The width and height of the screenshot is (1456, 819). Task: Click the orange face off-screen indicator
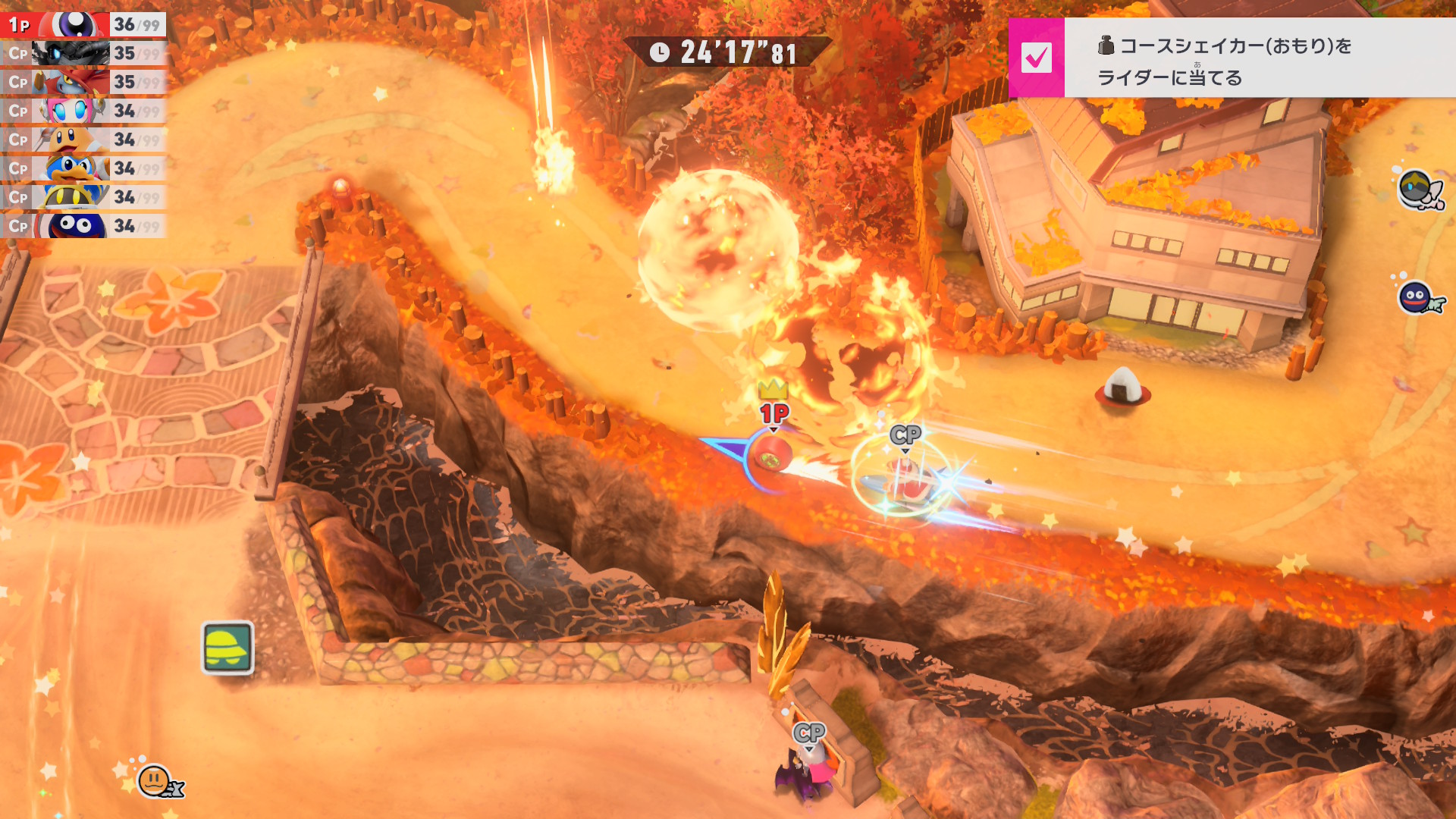click(x=155, y=780)
